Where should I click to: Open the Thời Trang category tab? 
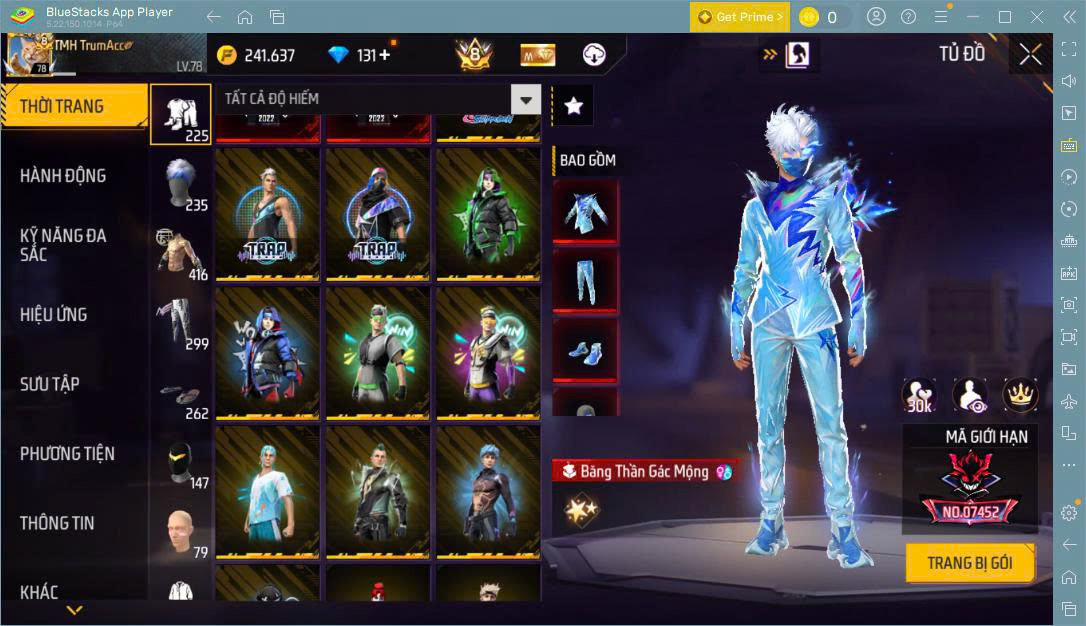coord(62,106)
